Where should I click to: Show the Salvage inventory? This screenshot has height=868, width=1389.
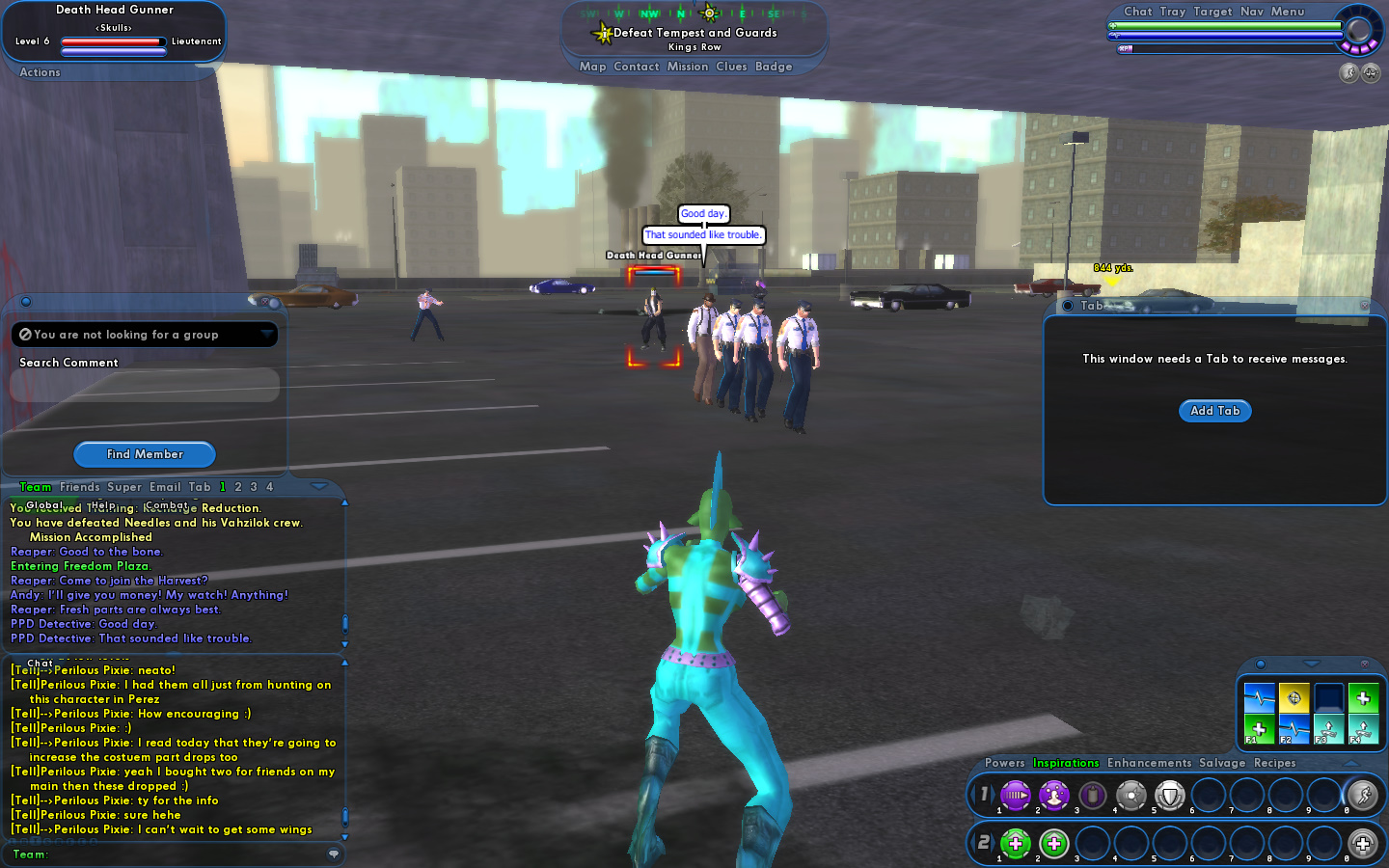coord(1222,763)
